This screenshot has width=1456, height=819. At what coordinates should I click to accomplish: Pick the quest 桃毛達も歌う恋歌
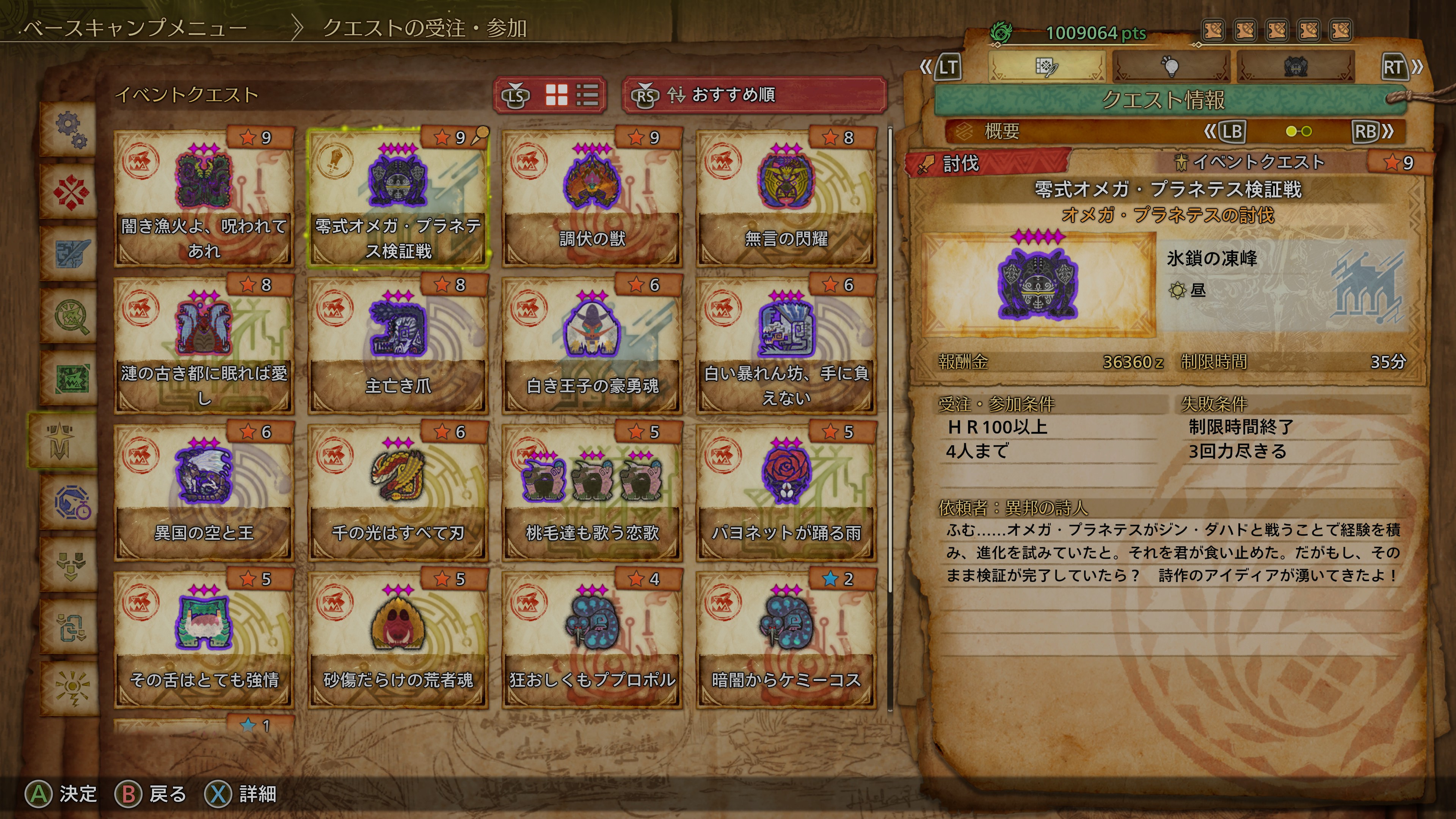tap(592, 492)
